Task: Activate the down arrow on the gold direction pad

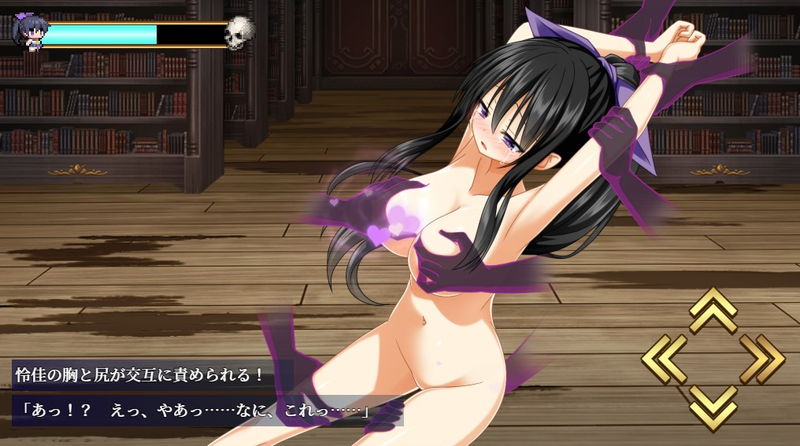Action: point(713,407)
